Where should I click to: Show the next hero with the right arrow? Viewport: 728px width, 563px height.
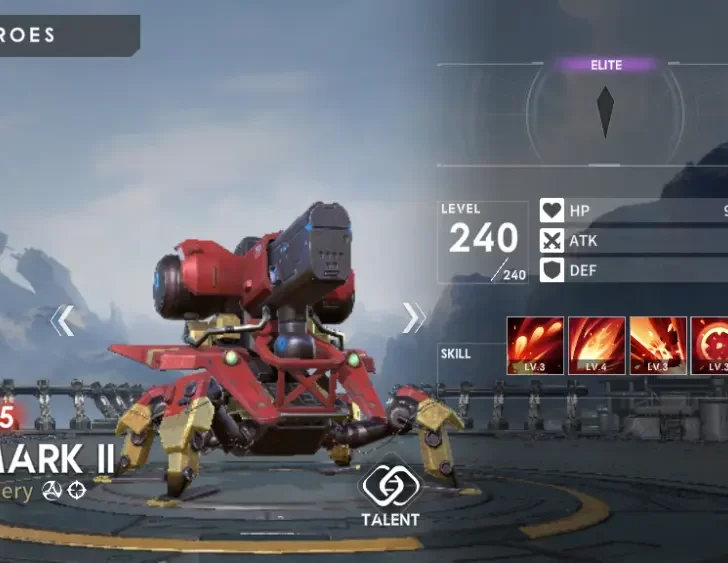coord(413,318)
